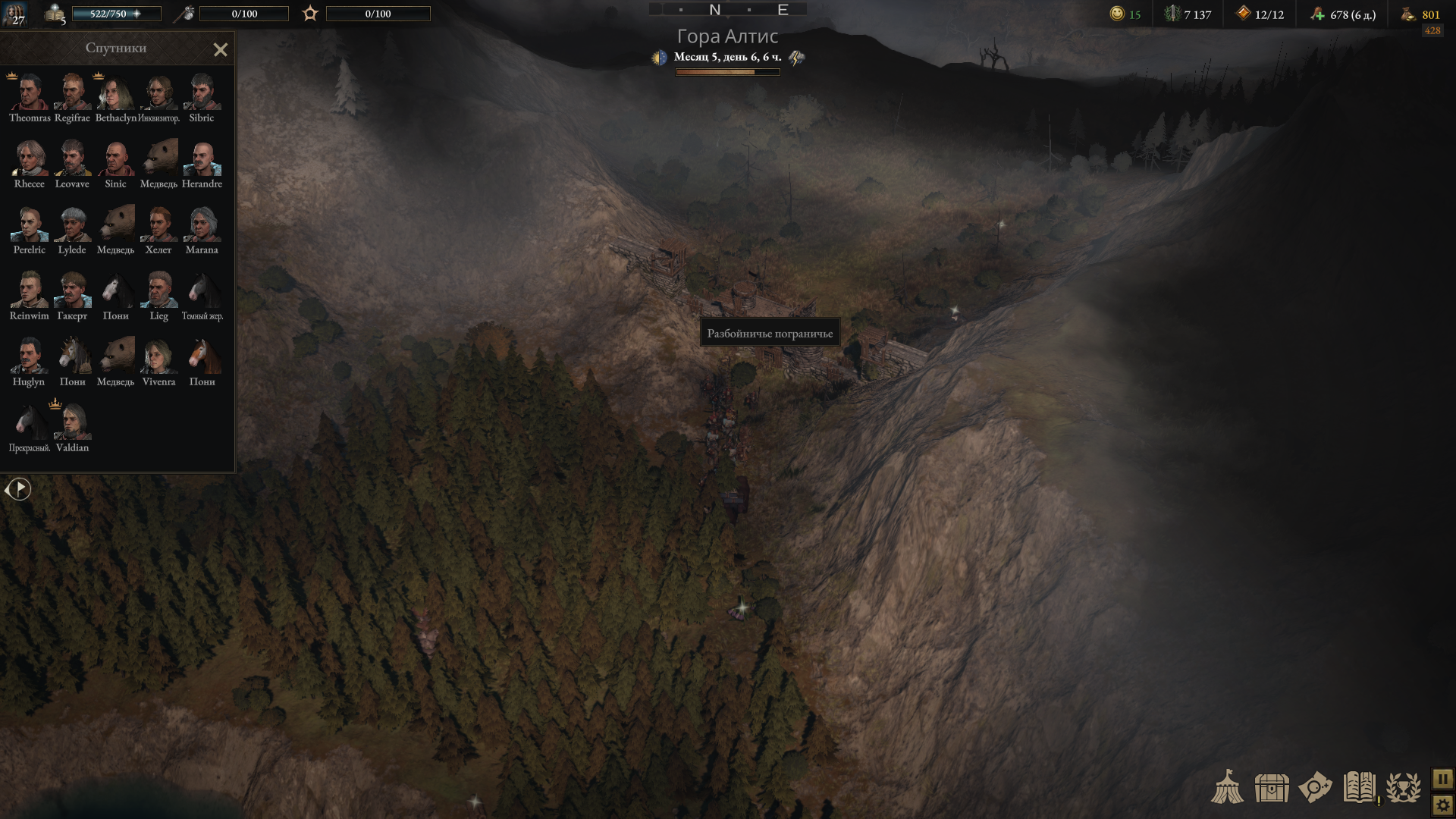Open the map with magnifying glass

coord(1315,787)
